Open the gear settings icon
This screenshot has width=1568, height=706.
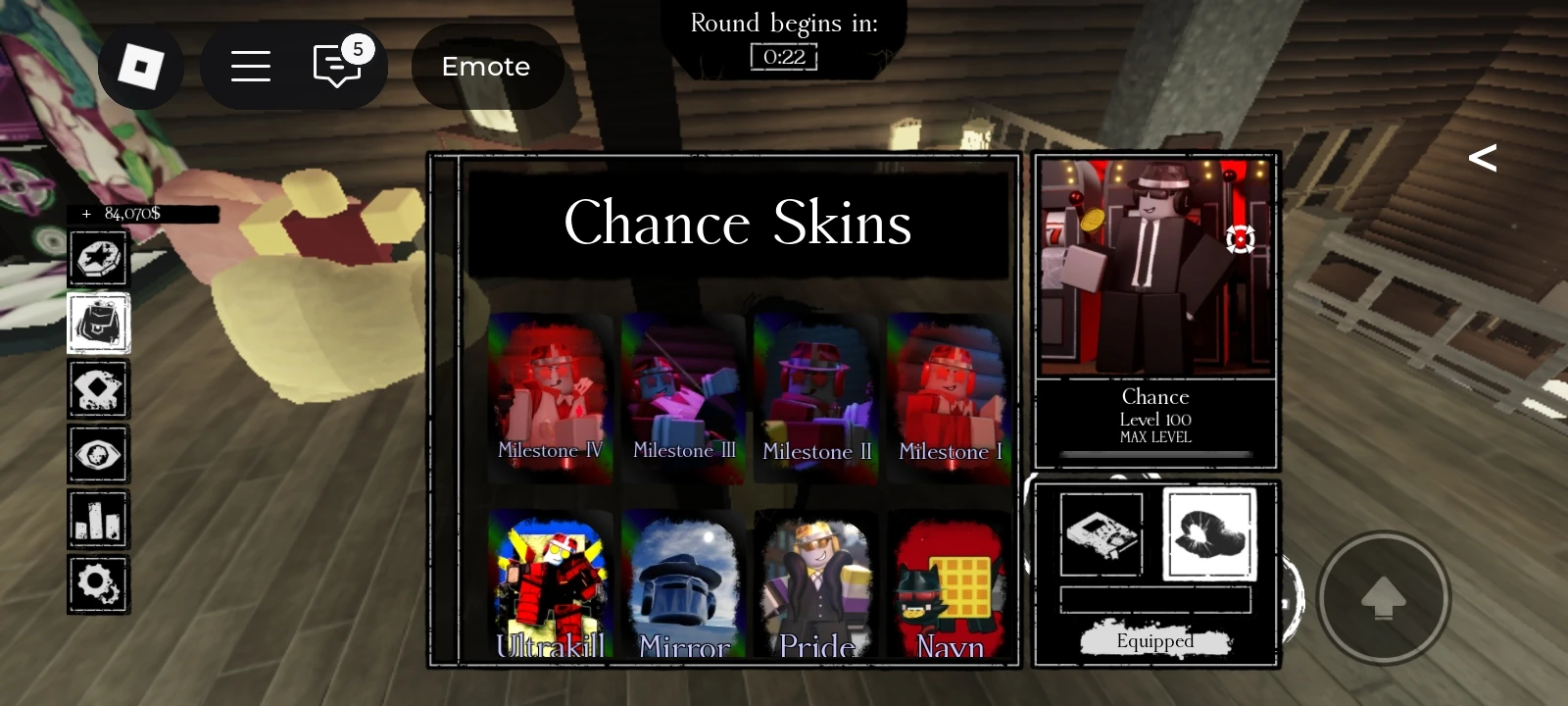coord(97,583)
